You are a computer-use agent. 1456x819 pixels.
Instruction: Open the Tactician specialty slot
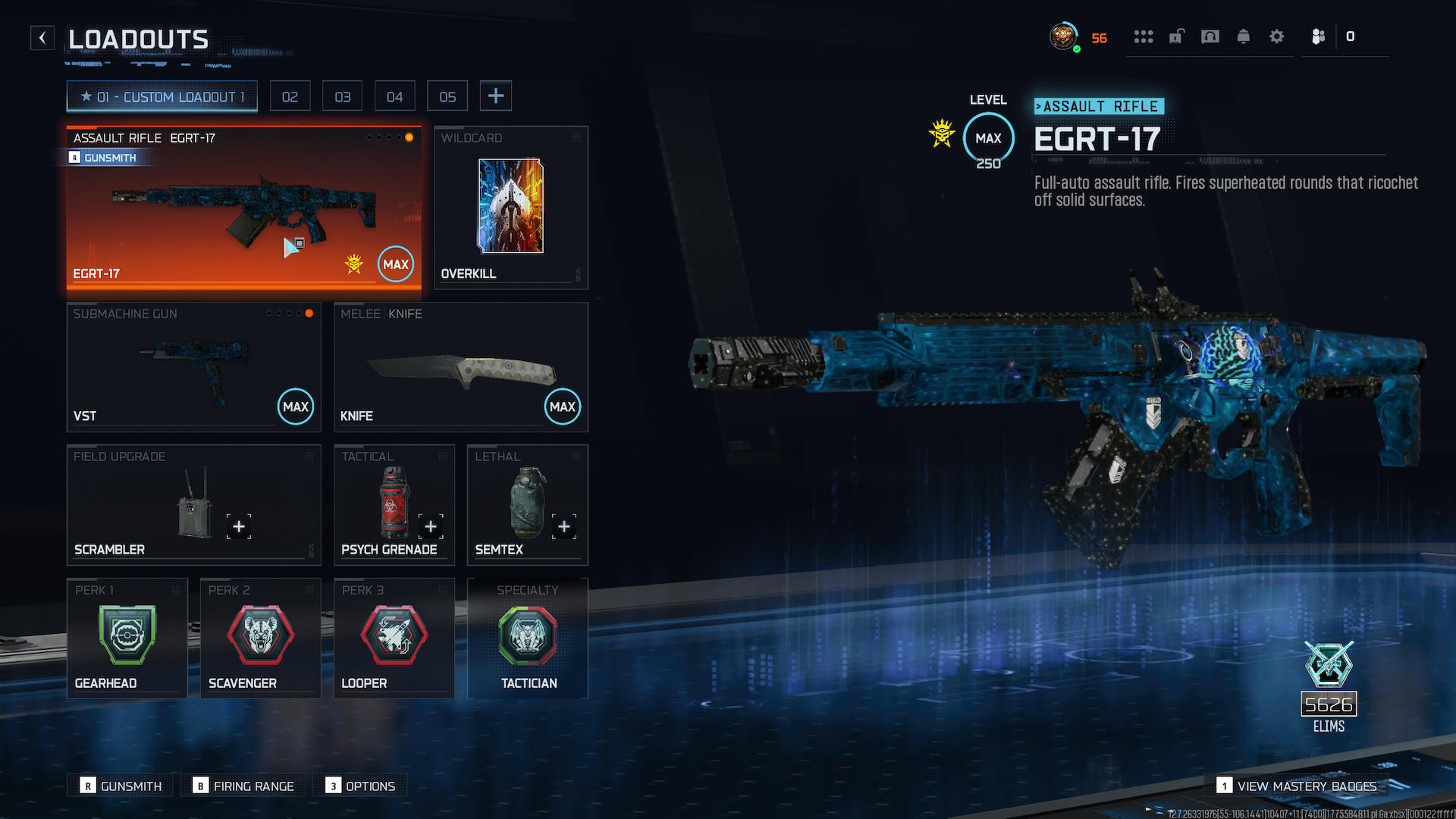pos(527,639)
